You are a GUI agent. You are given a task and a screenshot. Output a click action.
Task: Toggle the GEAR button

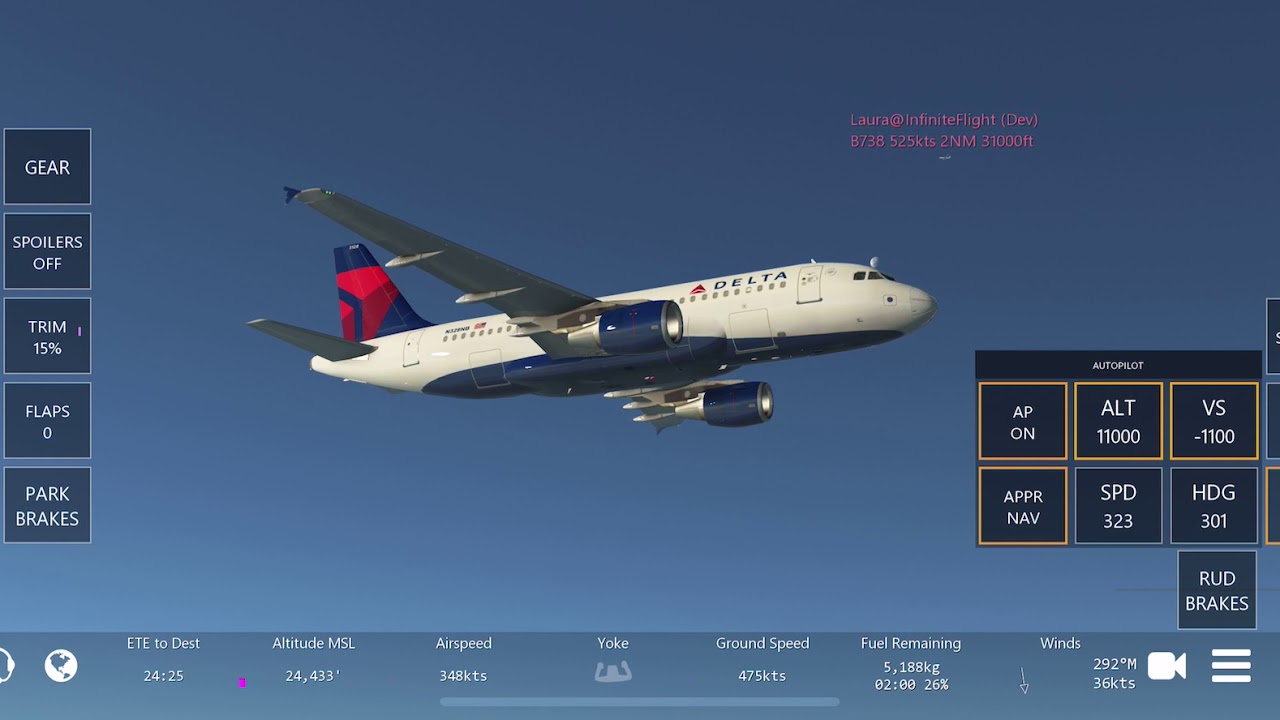click(x=47, y=167)
